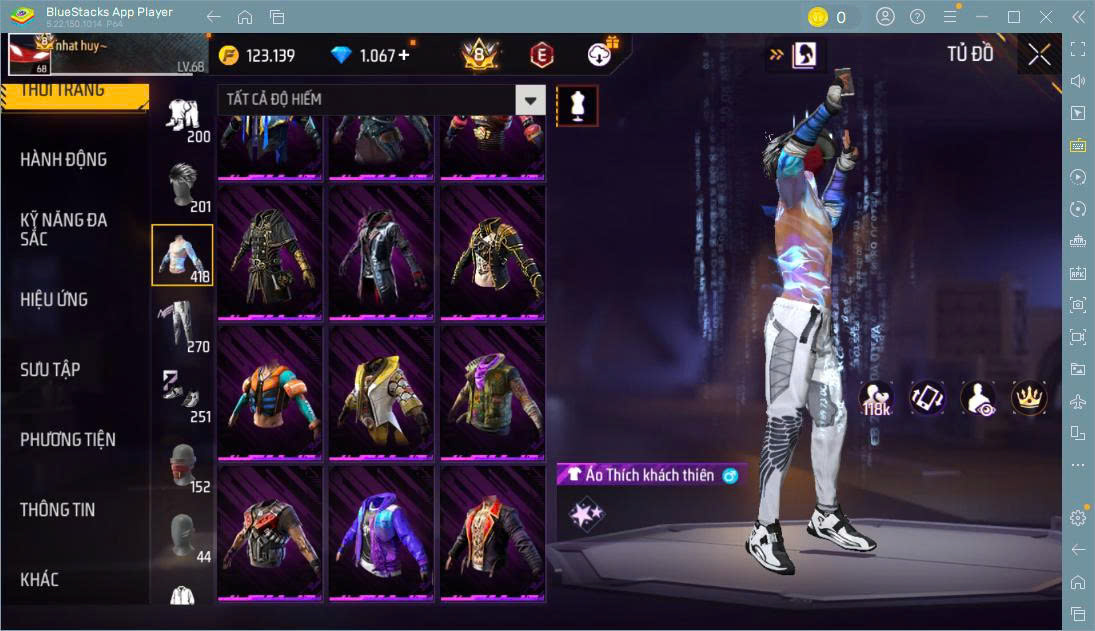Show the THÔNG TIN category
Viewport: 1095px width, 631px height.
(58, 510)
